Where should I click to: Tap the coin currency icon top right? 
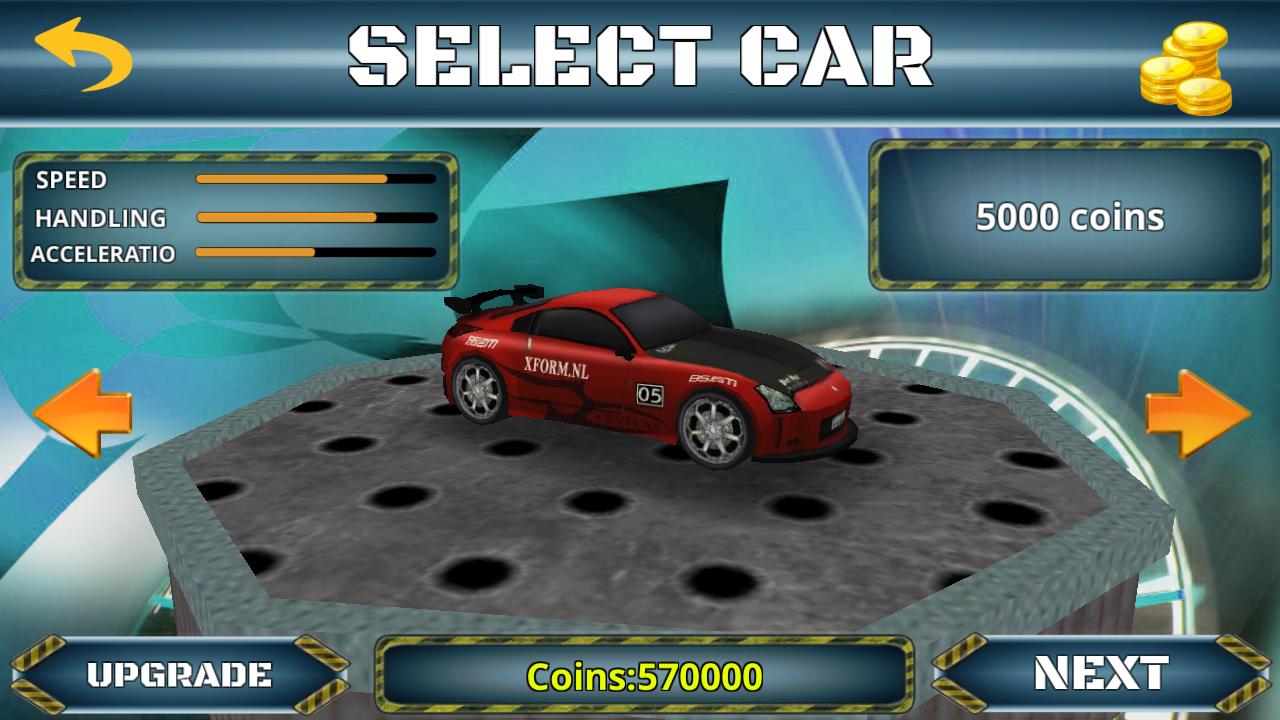pos(1183,67)
